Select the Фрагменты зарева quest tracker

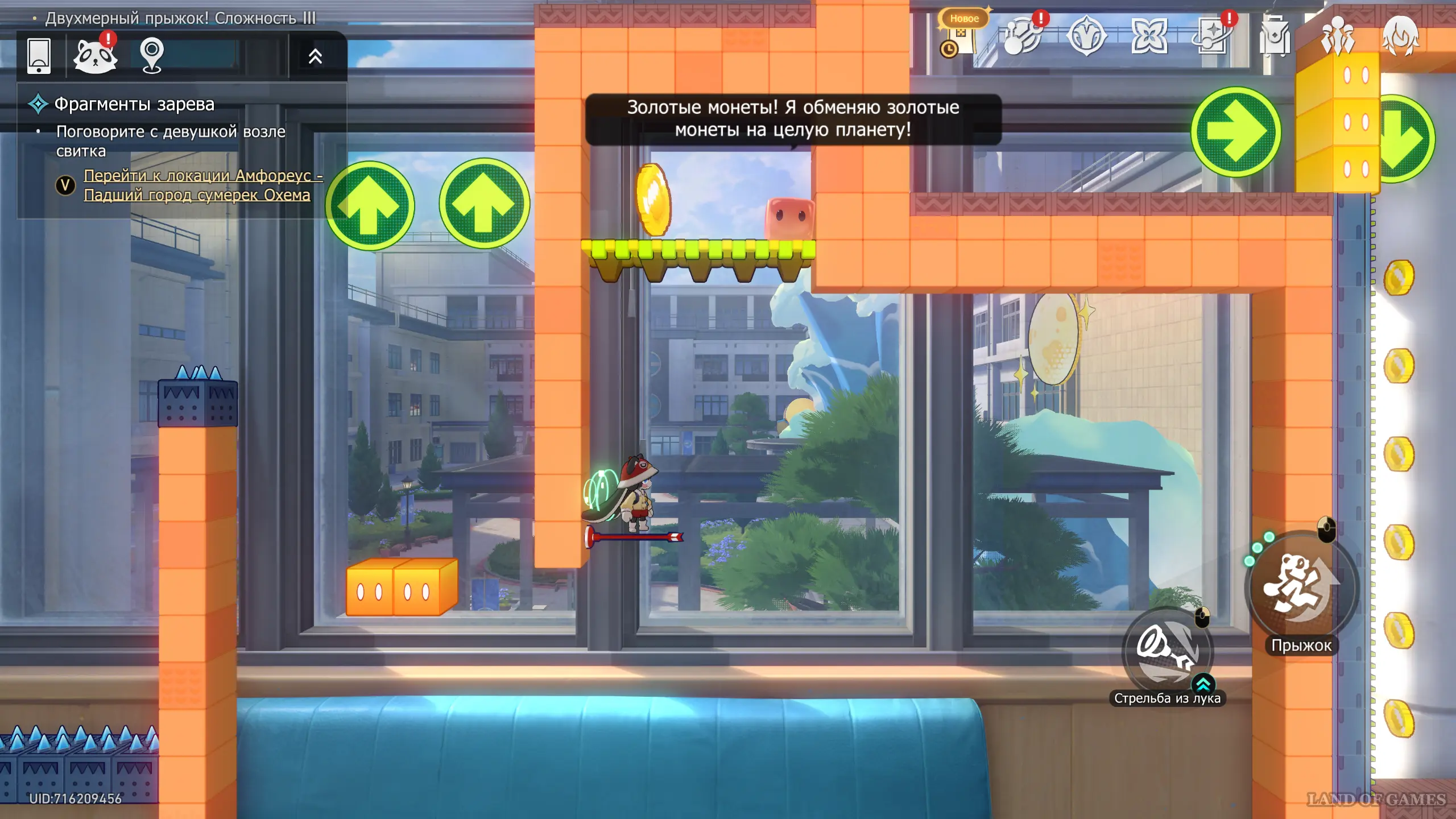pyautogui.click(x=134, y=104)
